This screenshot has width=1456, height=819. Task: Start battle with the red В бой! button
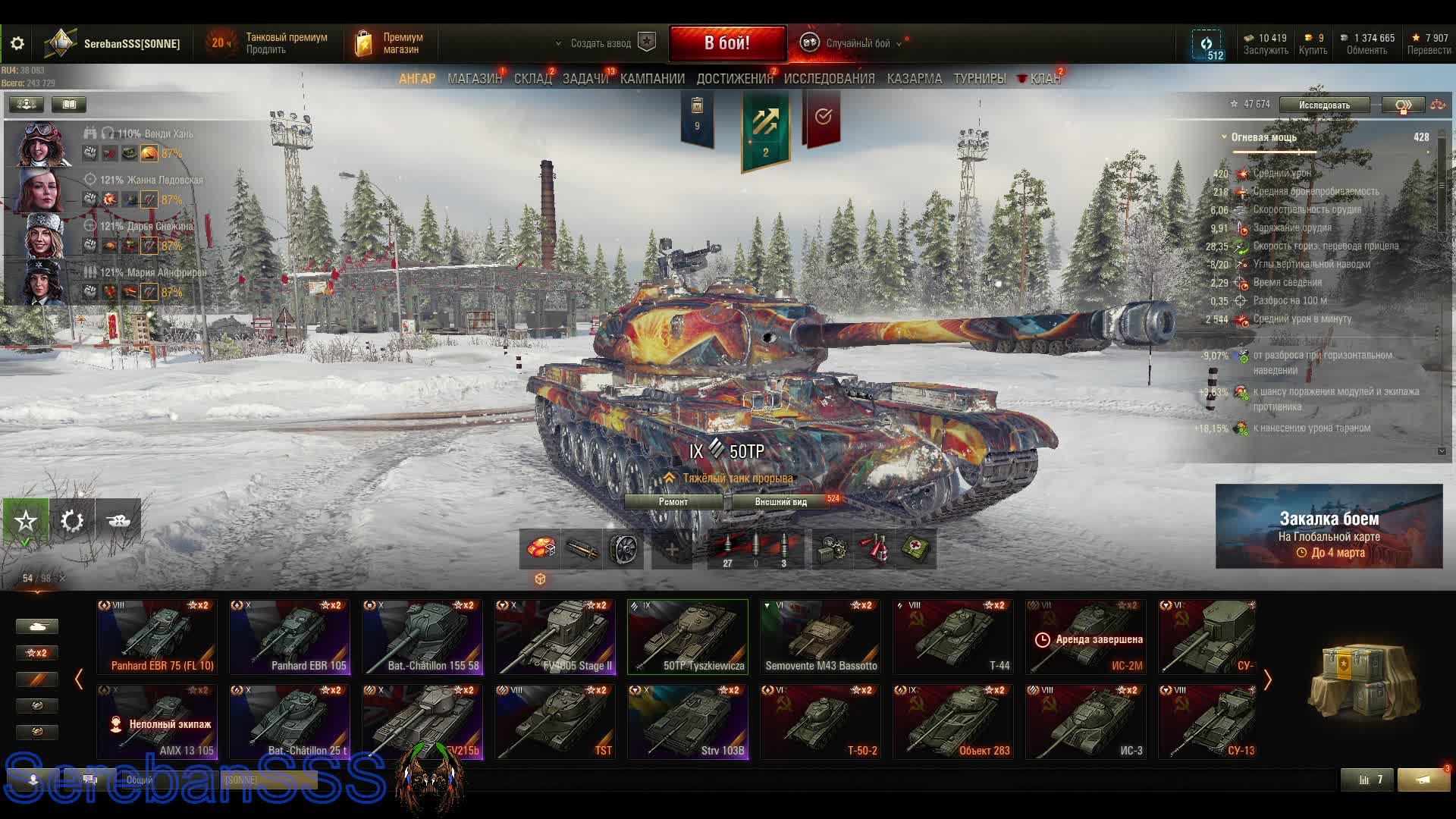coord(727,43)
